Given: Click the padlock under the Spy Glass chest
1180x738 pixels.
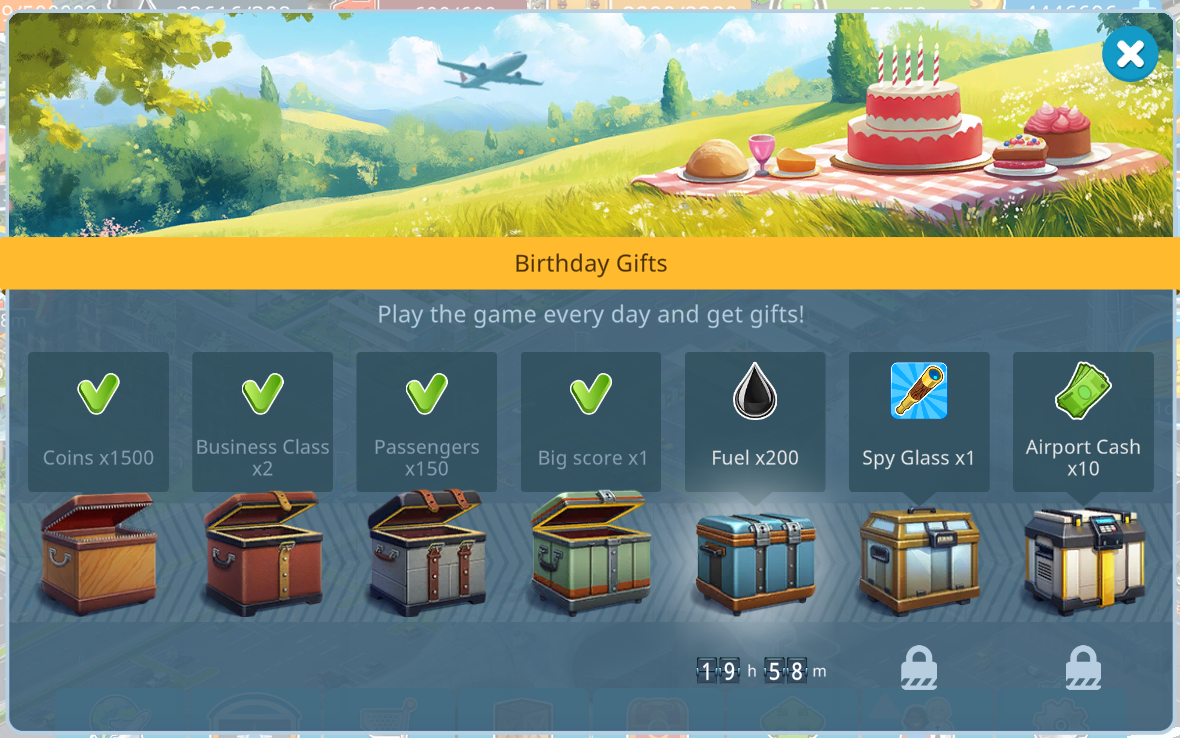Looking at the screenshot, I should point(919,668).
